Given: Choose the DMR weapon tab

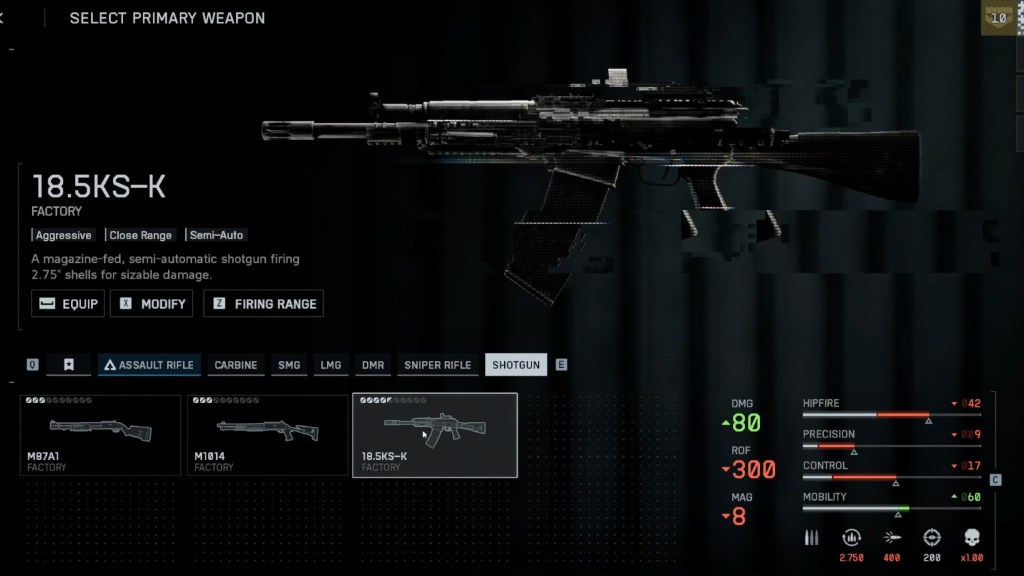Looking at the screenshot, I should pos(373,365).
